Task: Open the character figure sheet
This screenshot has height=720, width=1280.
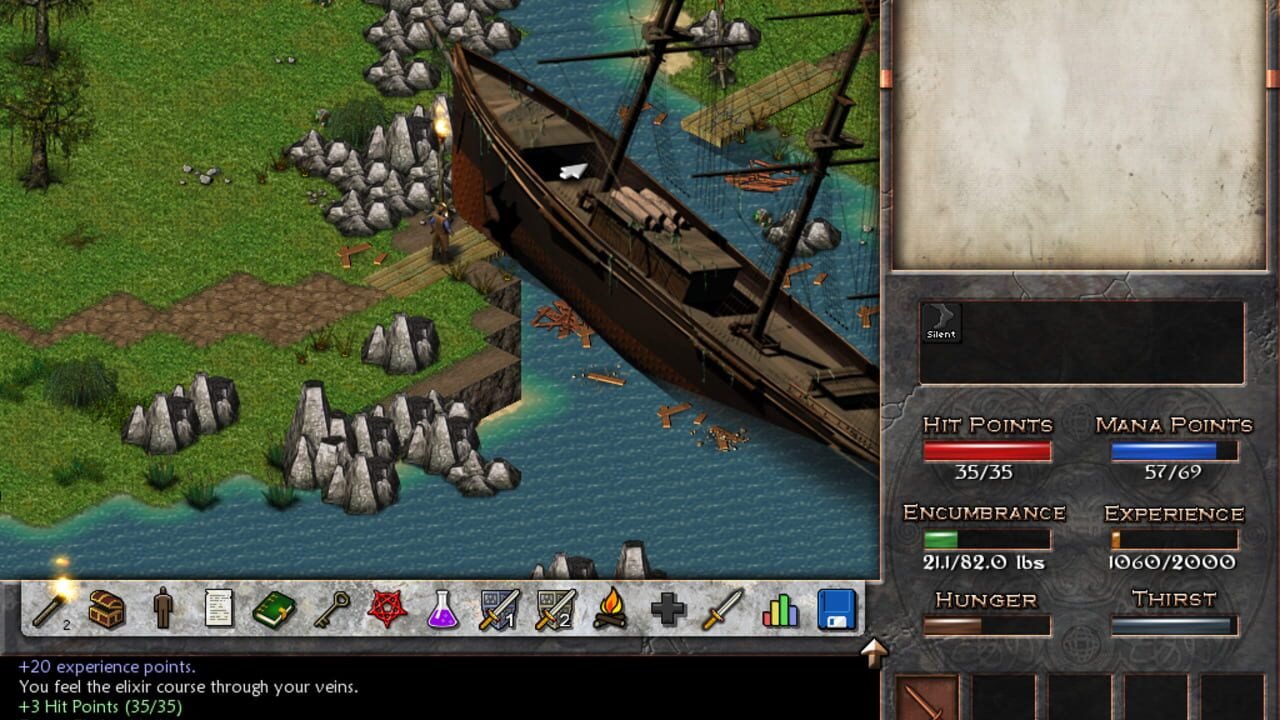Action: pos(163,608)
